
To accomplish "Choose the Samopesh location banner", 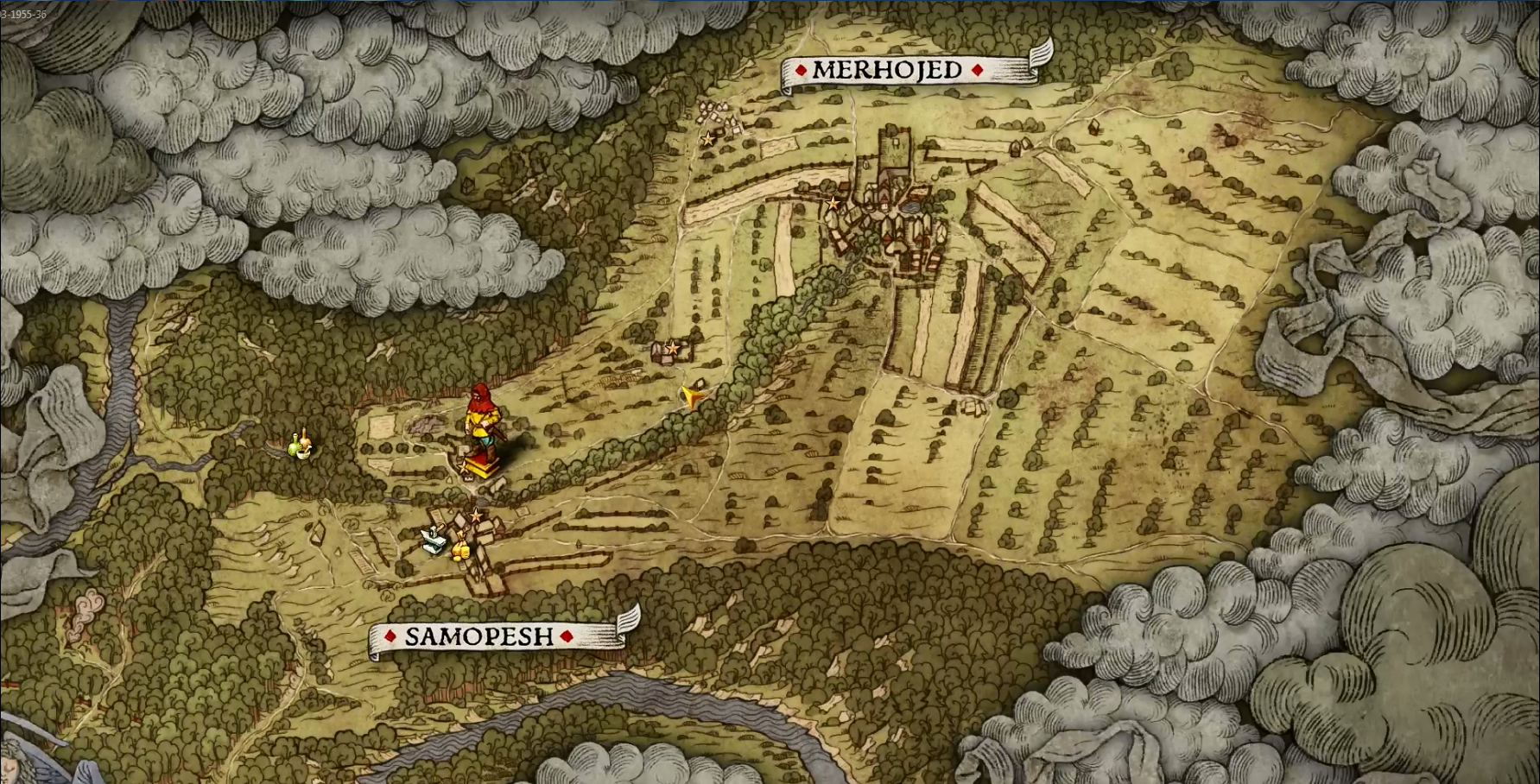I will click(479, 636).
